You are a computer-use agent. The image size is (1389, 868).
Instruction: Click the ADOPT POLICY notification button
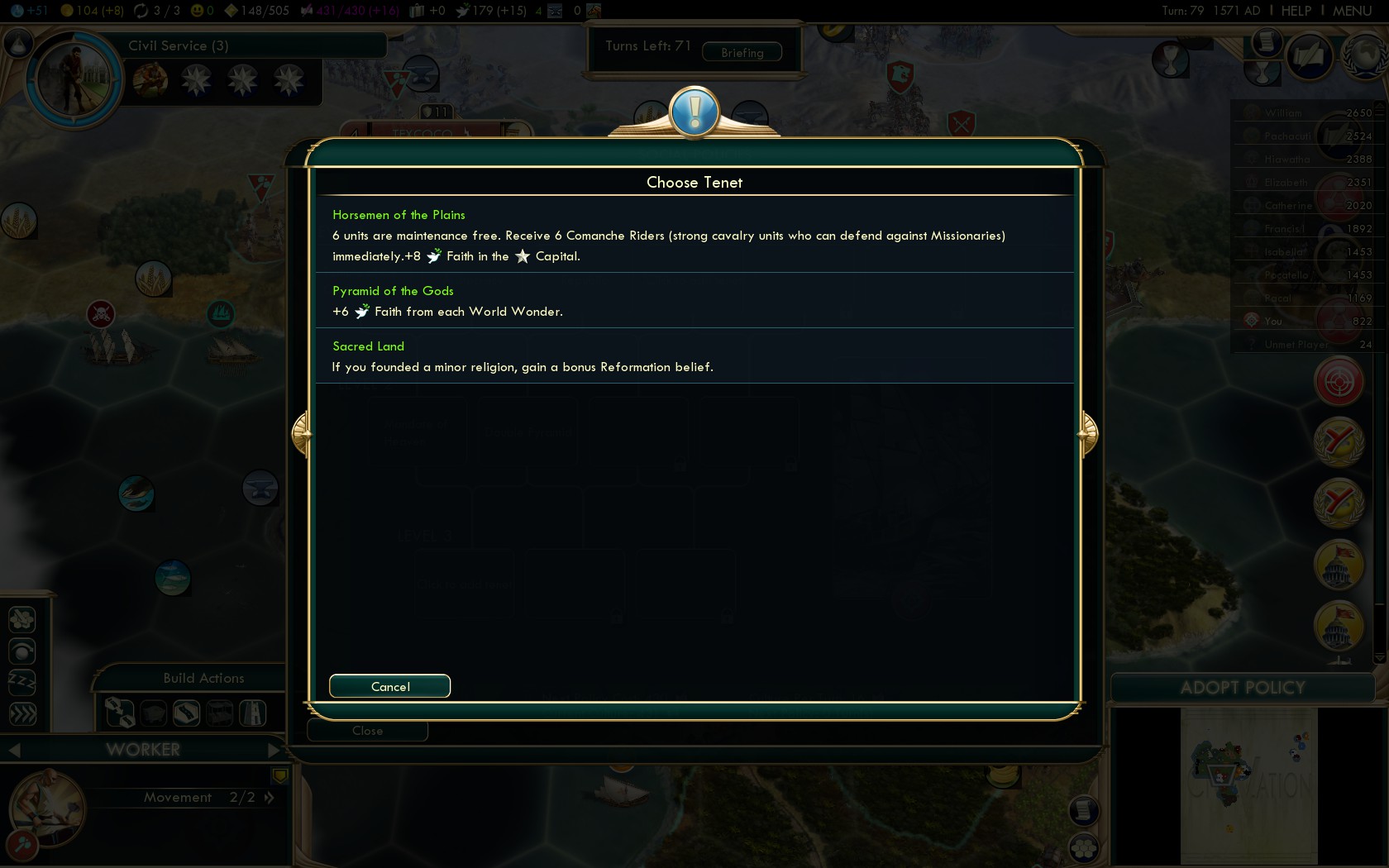[1242, 688]
